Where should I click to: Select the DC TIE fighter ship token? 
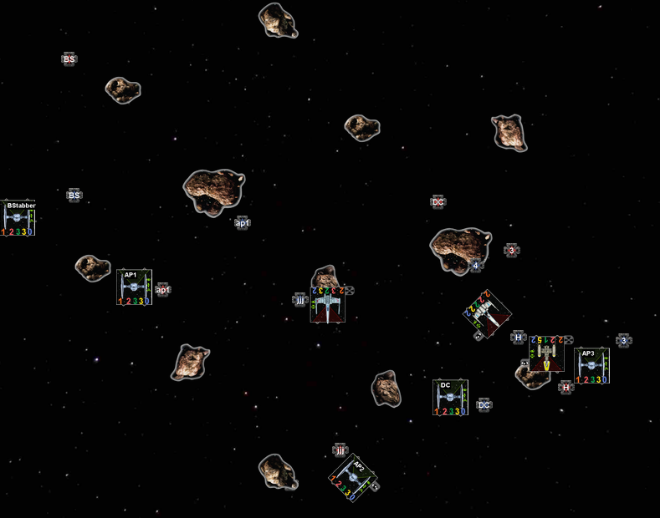click(x=450, y=397)
